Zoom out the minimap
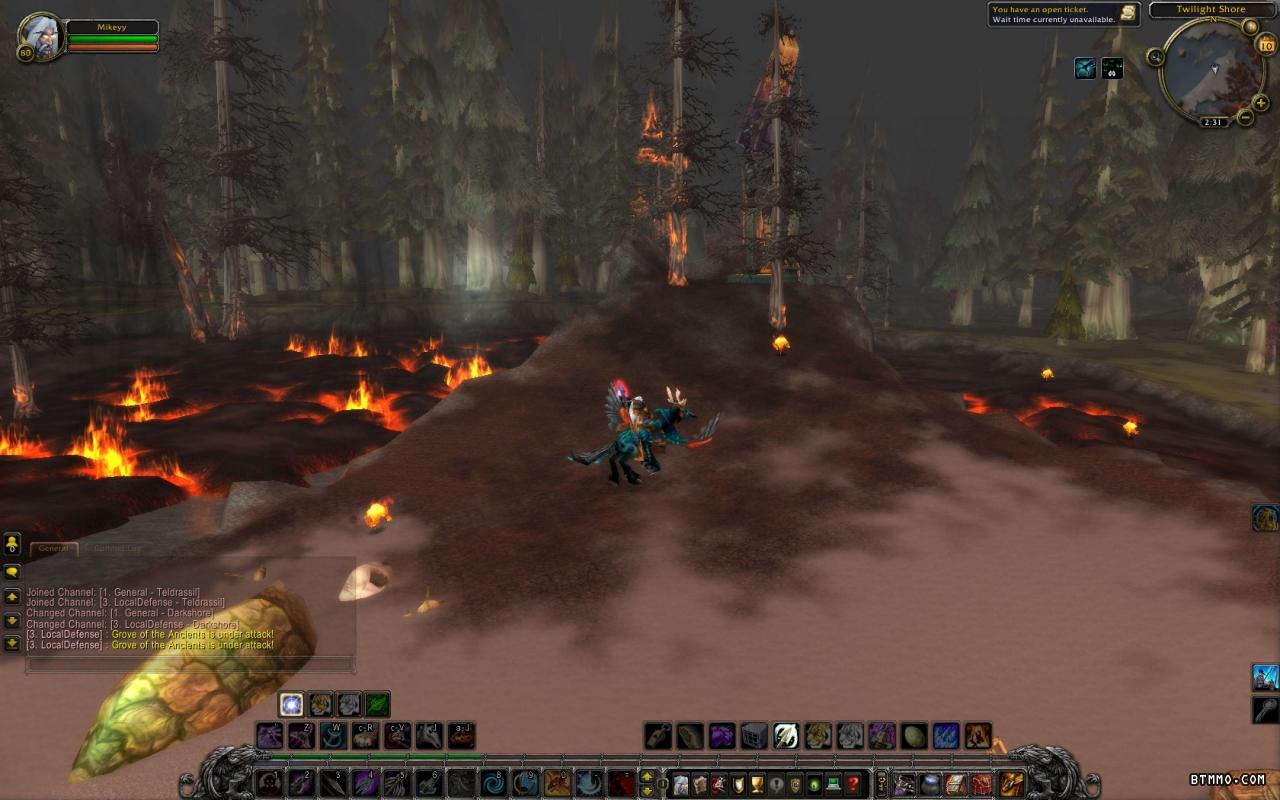Screen dimensions: 1280x800 1245,118
